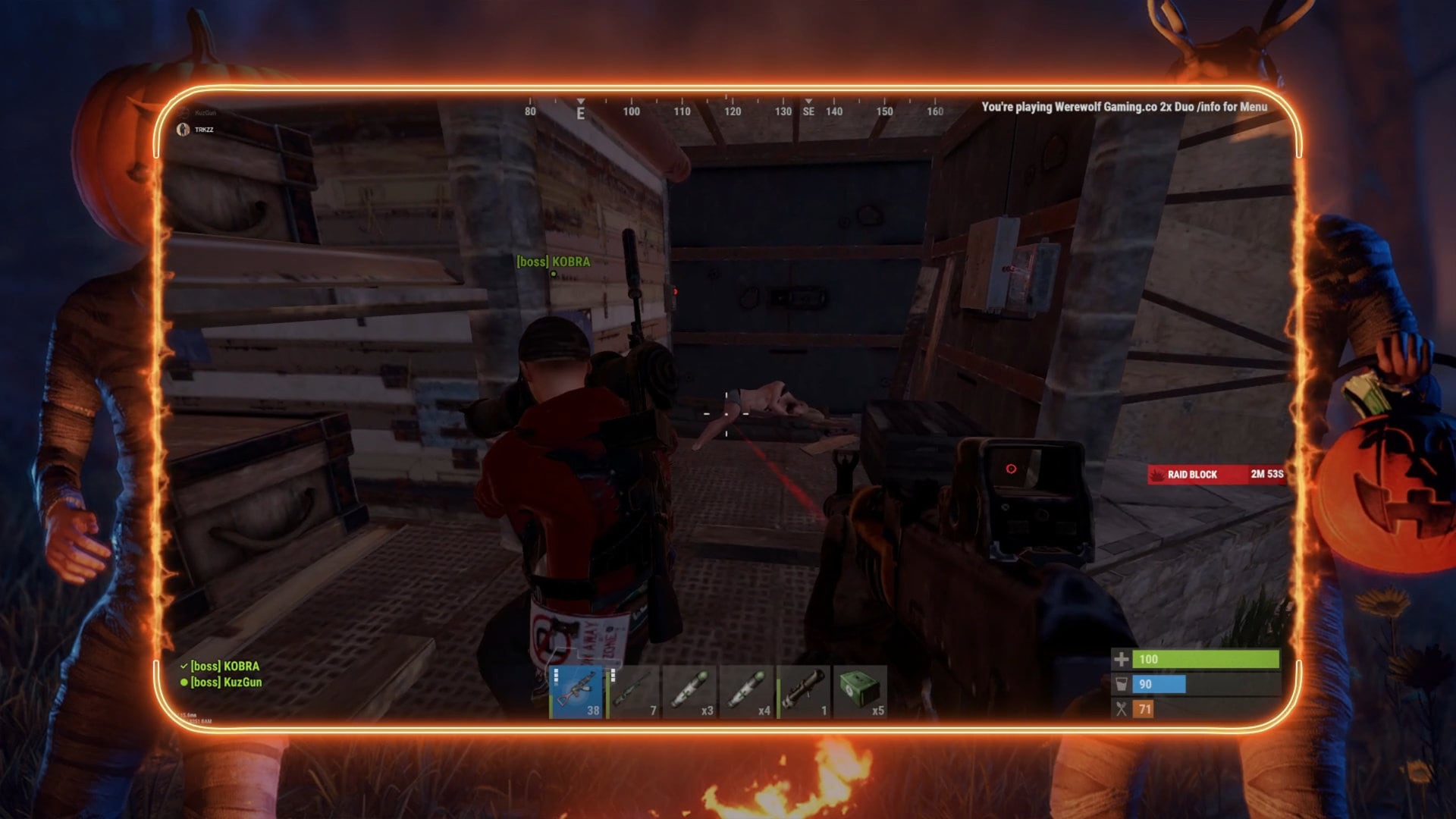The width and height of the screenshot is (1456, 819).
Task: Click the E marker on the compass
Action: (580, 111)
